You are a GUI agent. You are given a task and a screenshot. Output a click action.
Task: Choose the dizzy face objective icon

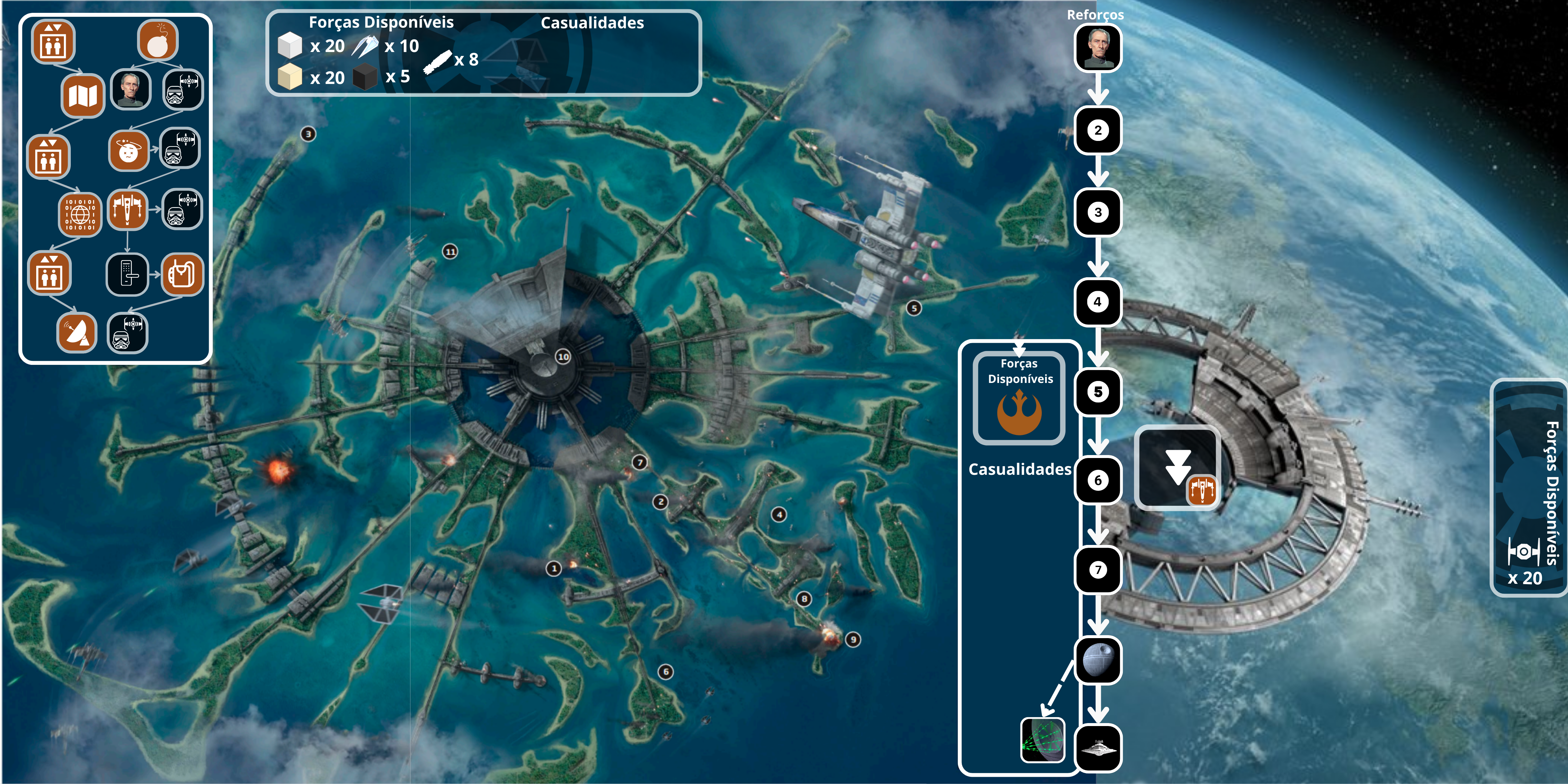[128, 151]
